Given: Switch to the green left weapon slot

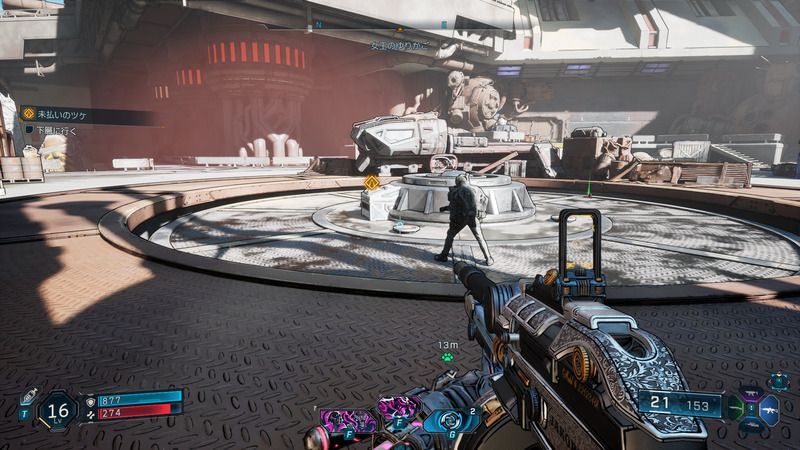Looking at the screenshot, I should [734, 409].
